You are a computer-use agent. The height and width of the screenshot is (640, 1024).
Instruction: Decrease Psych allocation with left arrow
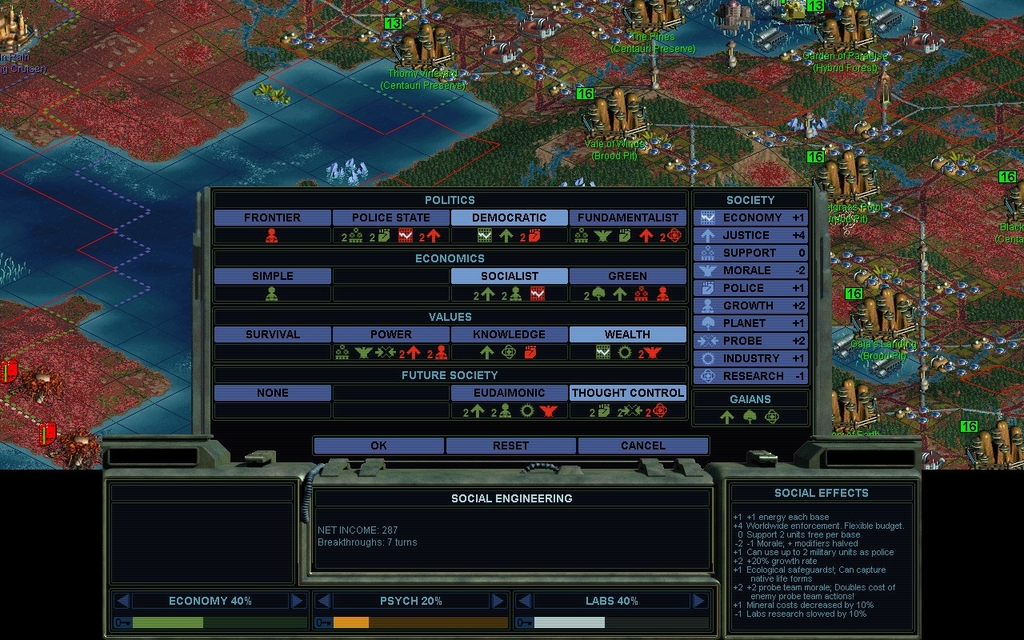[324, 601]
